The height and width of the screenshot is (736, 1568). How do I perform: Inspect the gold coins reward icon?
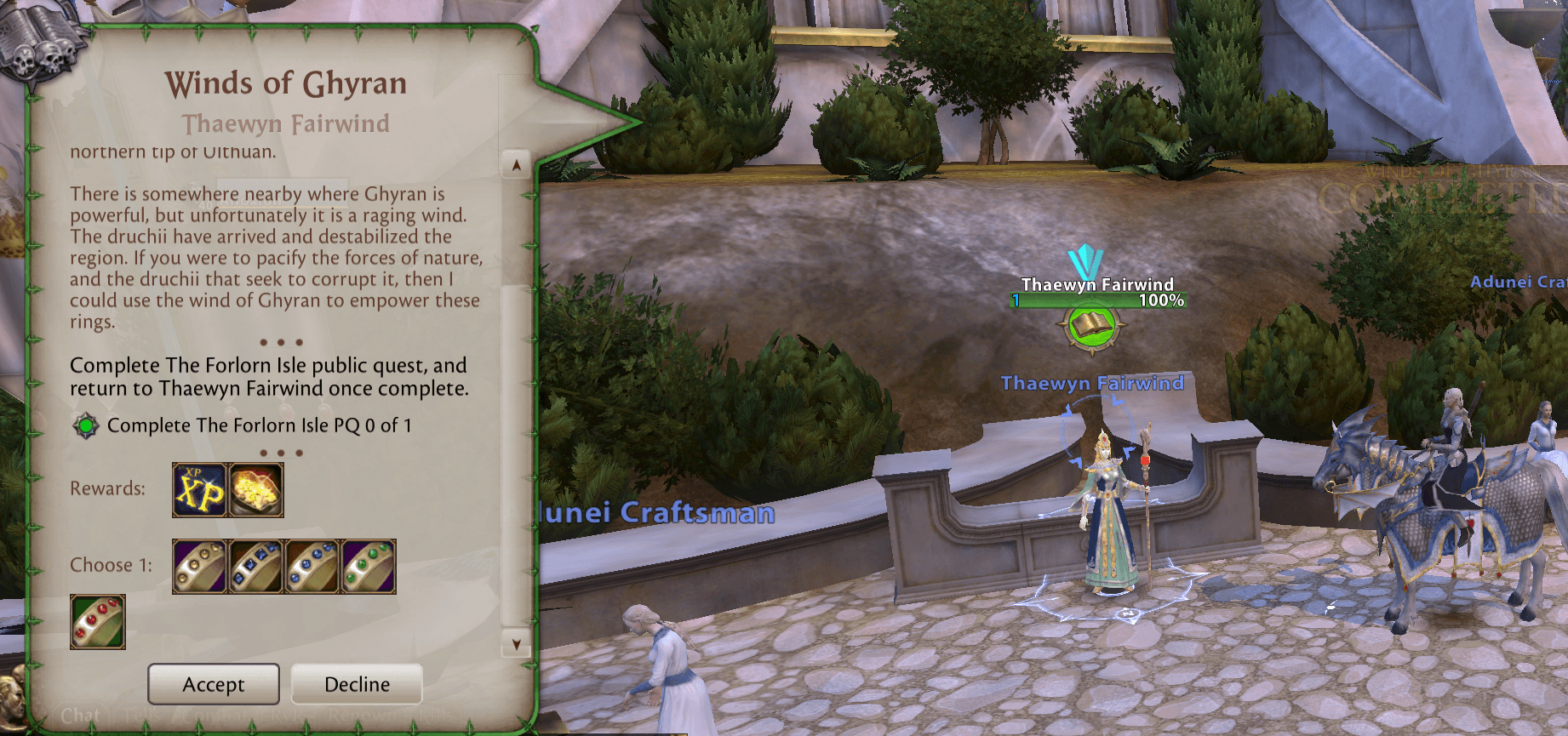[256, 490]
